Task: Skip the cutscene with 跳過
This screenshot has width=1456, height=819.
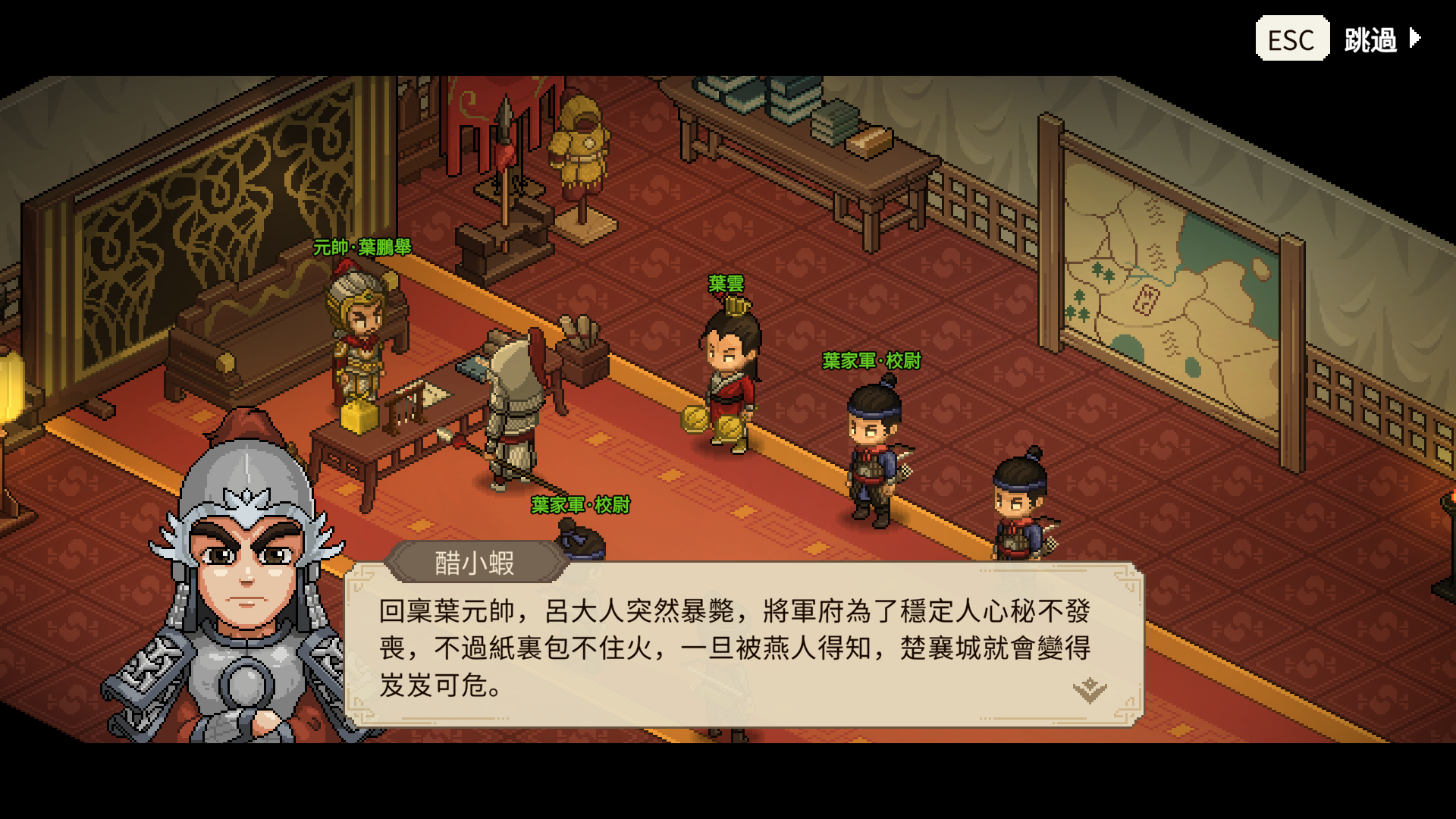Action: (x=1381, y=39)
